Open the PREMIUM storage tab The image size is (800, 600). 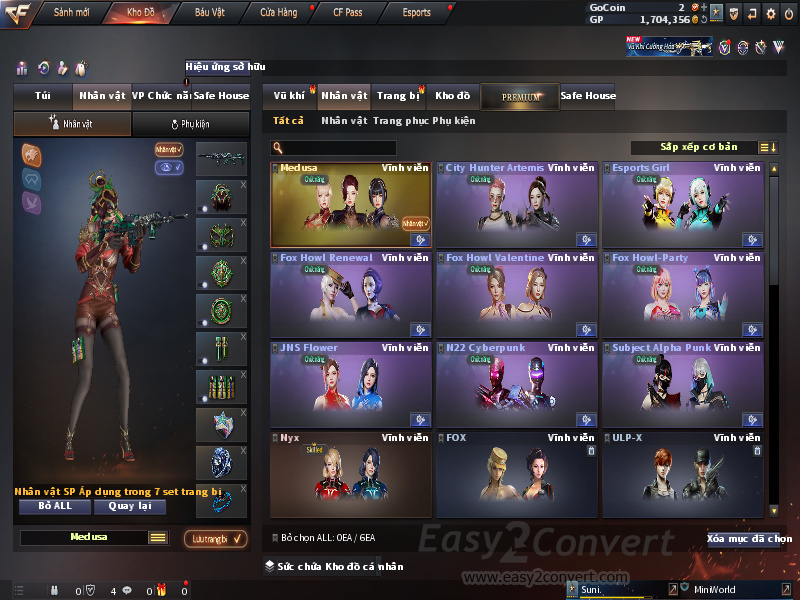pyautogui.click(x=520, y=96)
